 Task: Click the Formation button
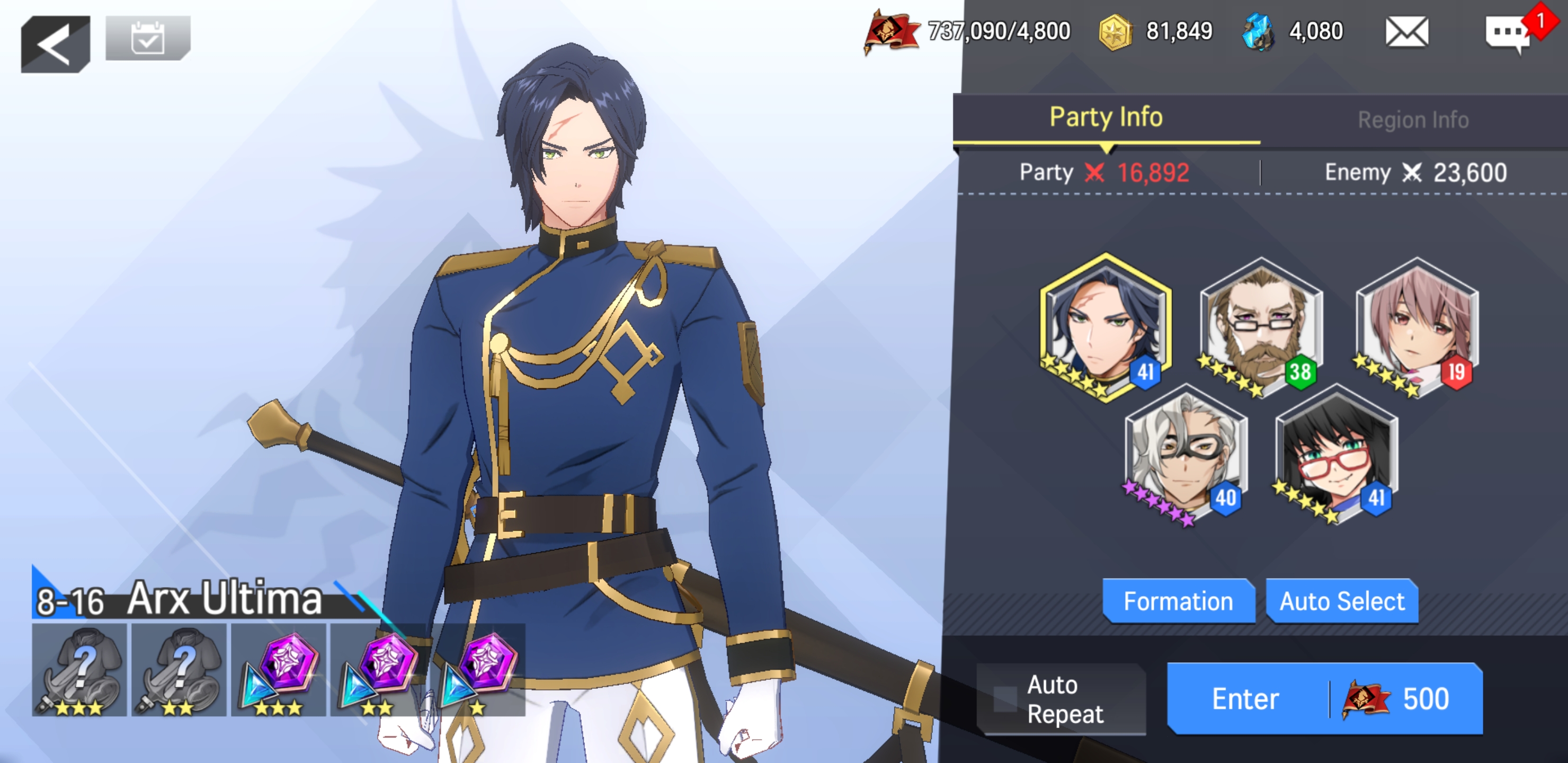click(1178, 601)
